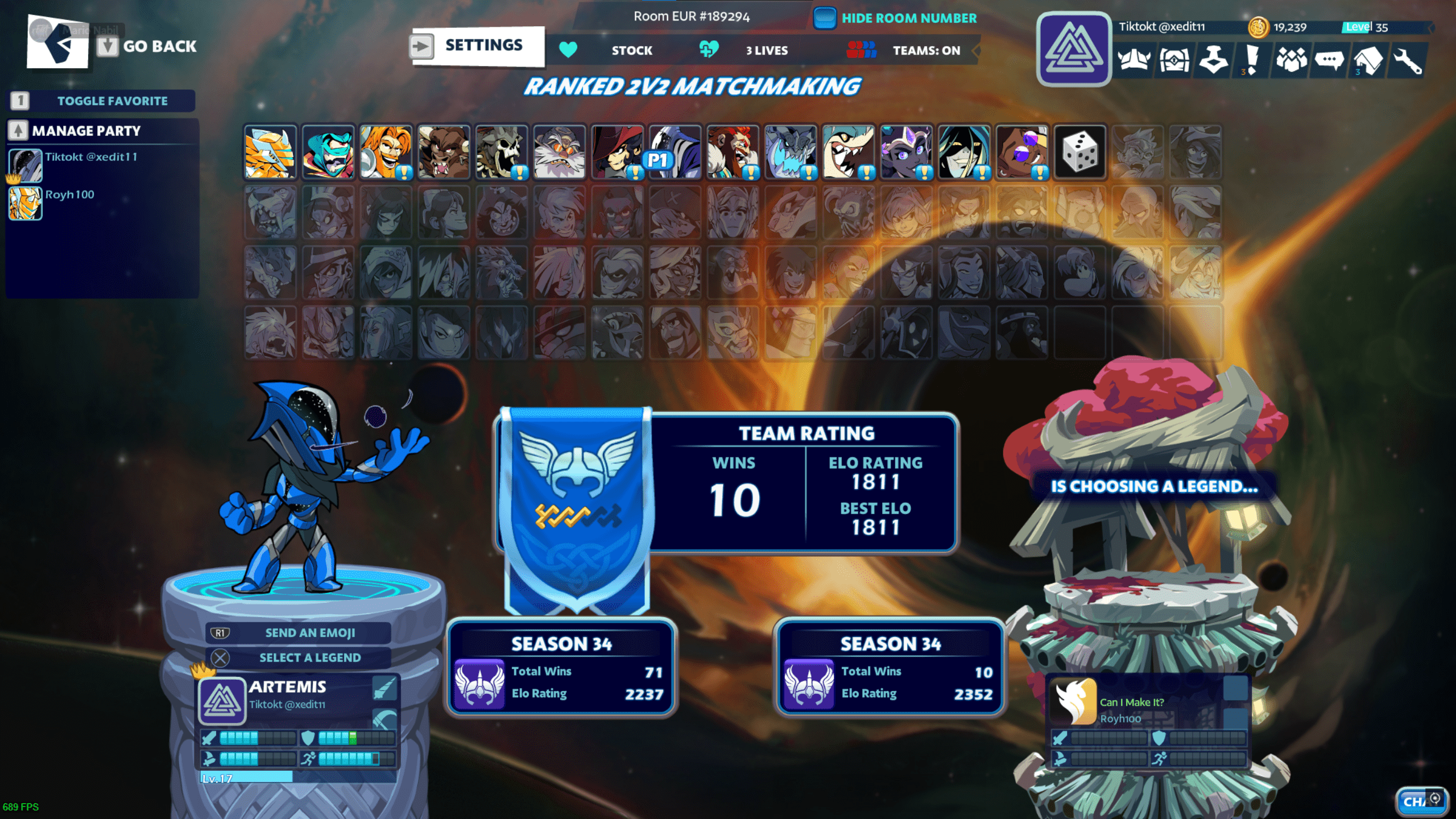The width and height of the screenshot is (1456, 819).
Task: Select the skeleton legend portrait
Action: pyautogui.click(x=501, y=152)
